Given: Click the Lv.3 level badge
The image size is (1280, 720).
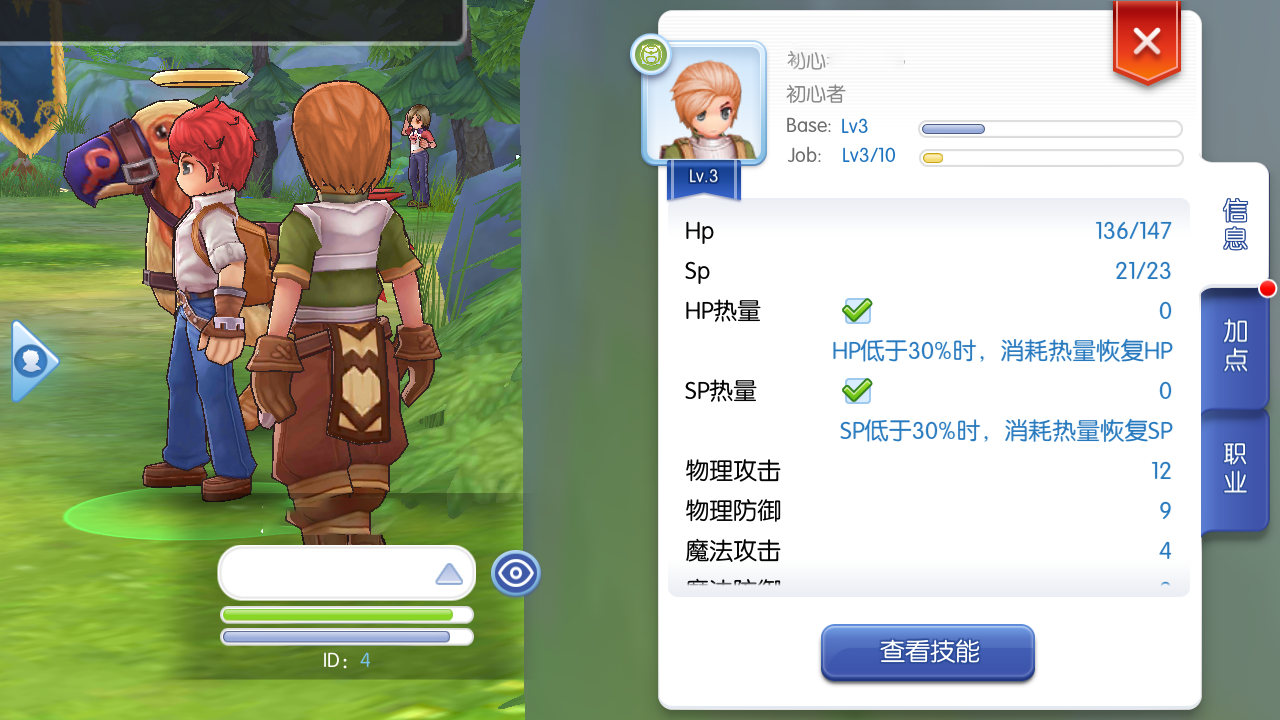Looking at the screenshot, I should [703, 176].
